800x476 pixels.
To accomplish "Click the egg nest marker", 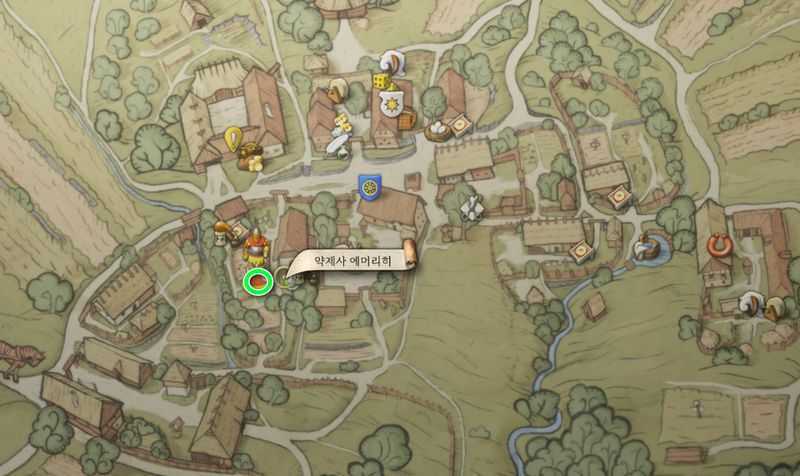I will [437, 128].
